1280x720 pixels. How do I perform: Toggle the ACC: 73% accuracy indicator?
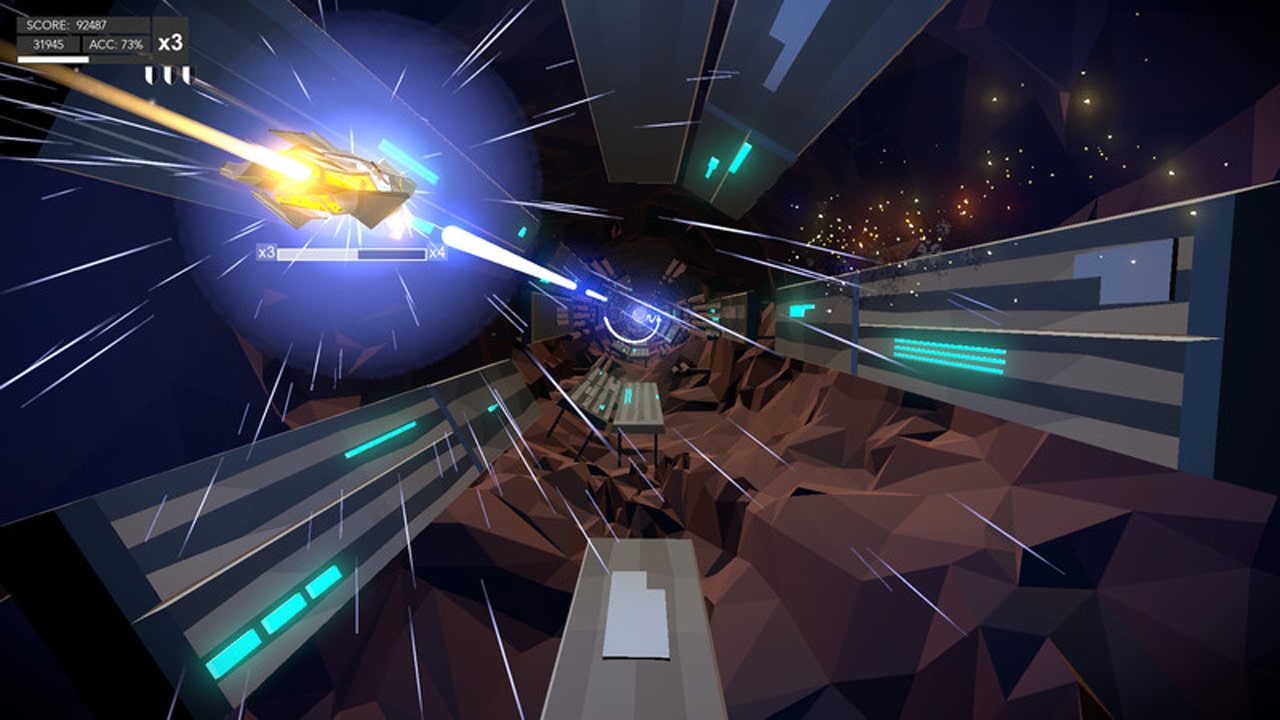pos(117,43)
